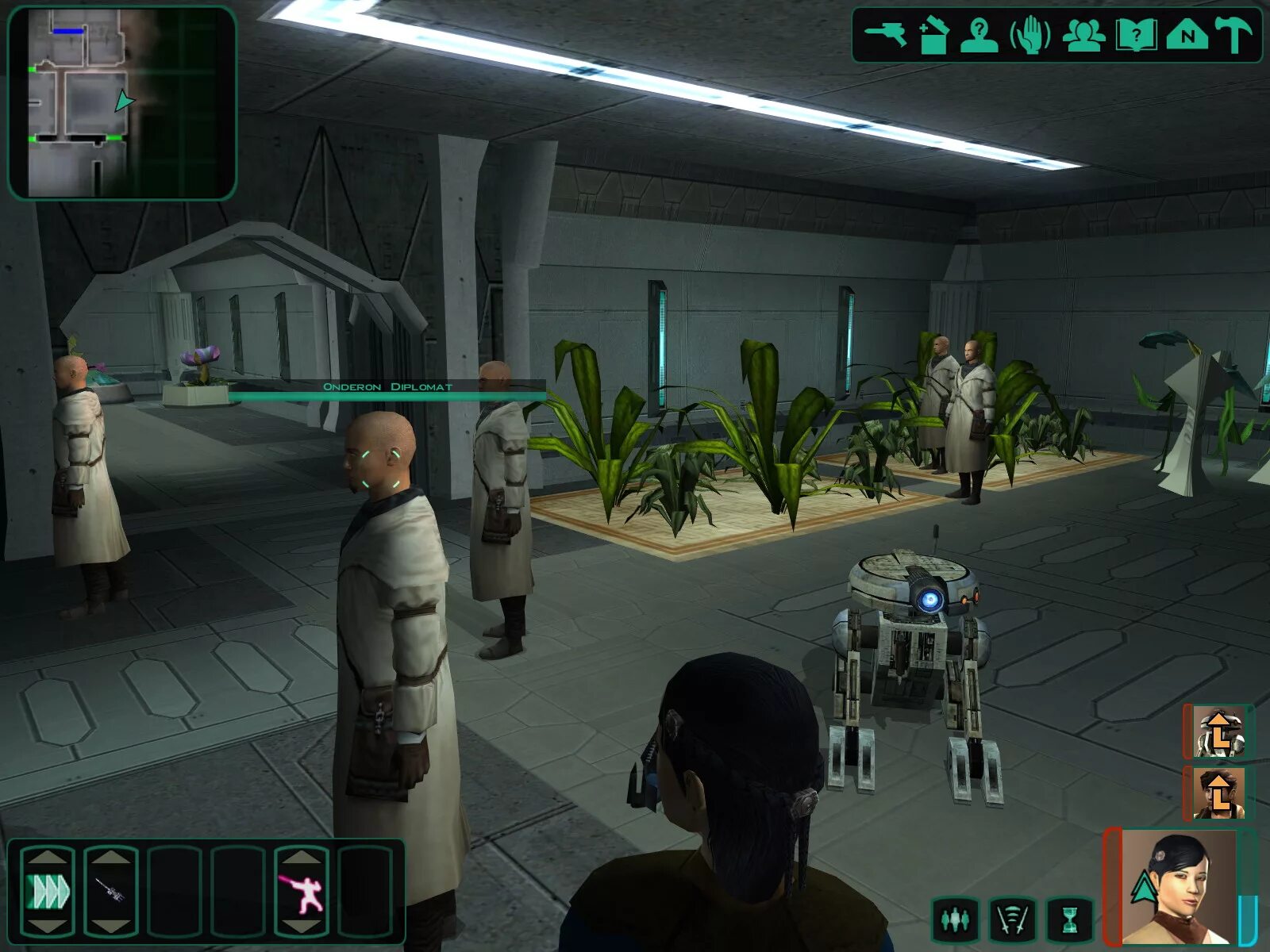Open the Journal book icon
The width and height of the screenshot is (1270, 952).
point(1136,36)
